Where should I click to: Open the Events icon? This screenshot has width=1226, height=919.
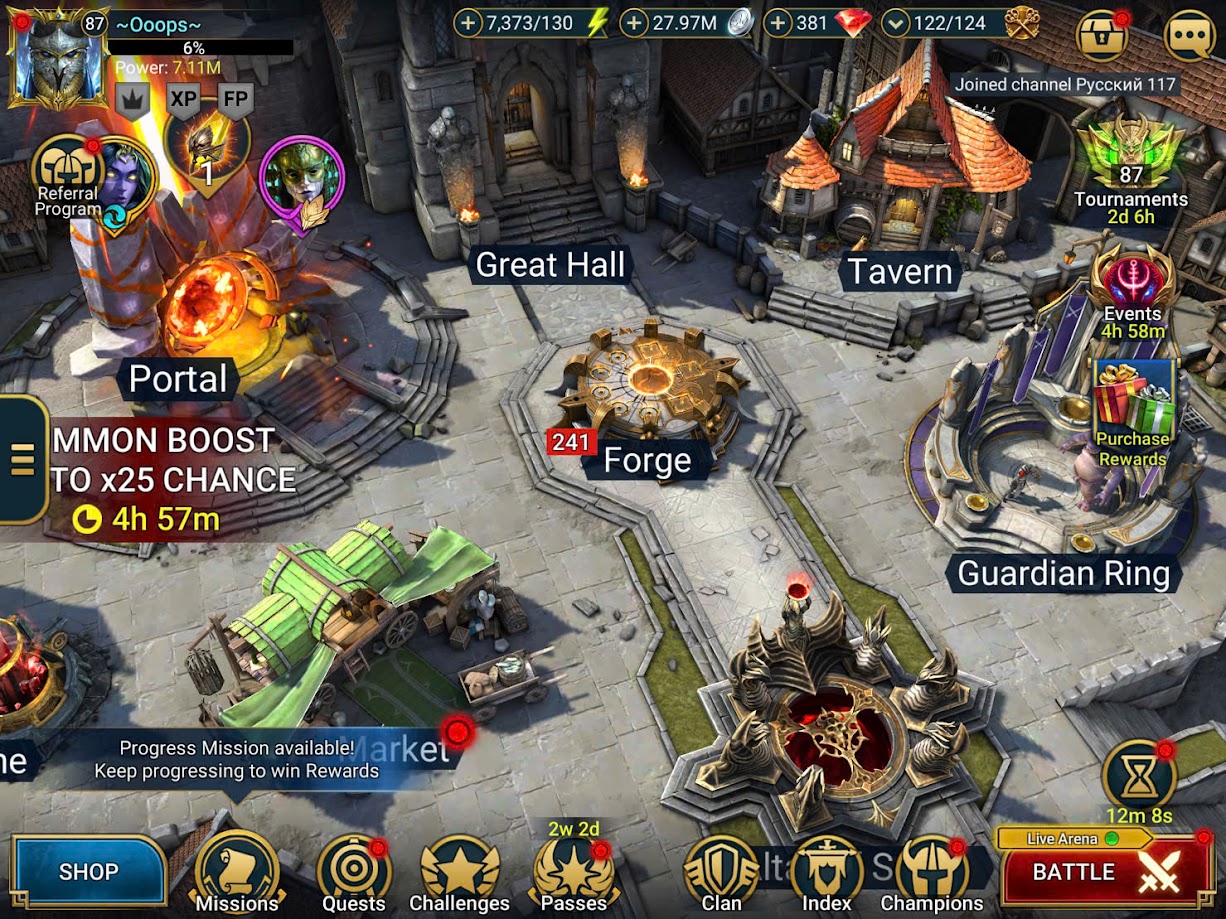click(1133, 285)
